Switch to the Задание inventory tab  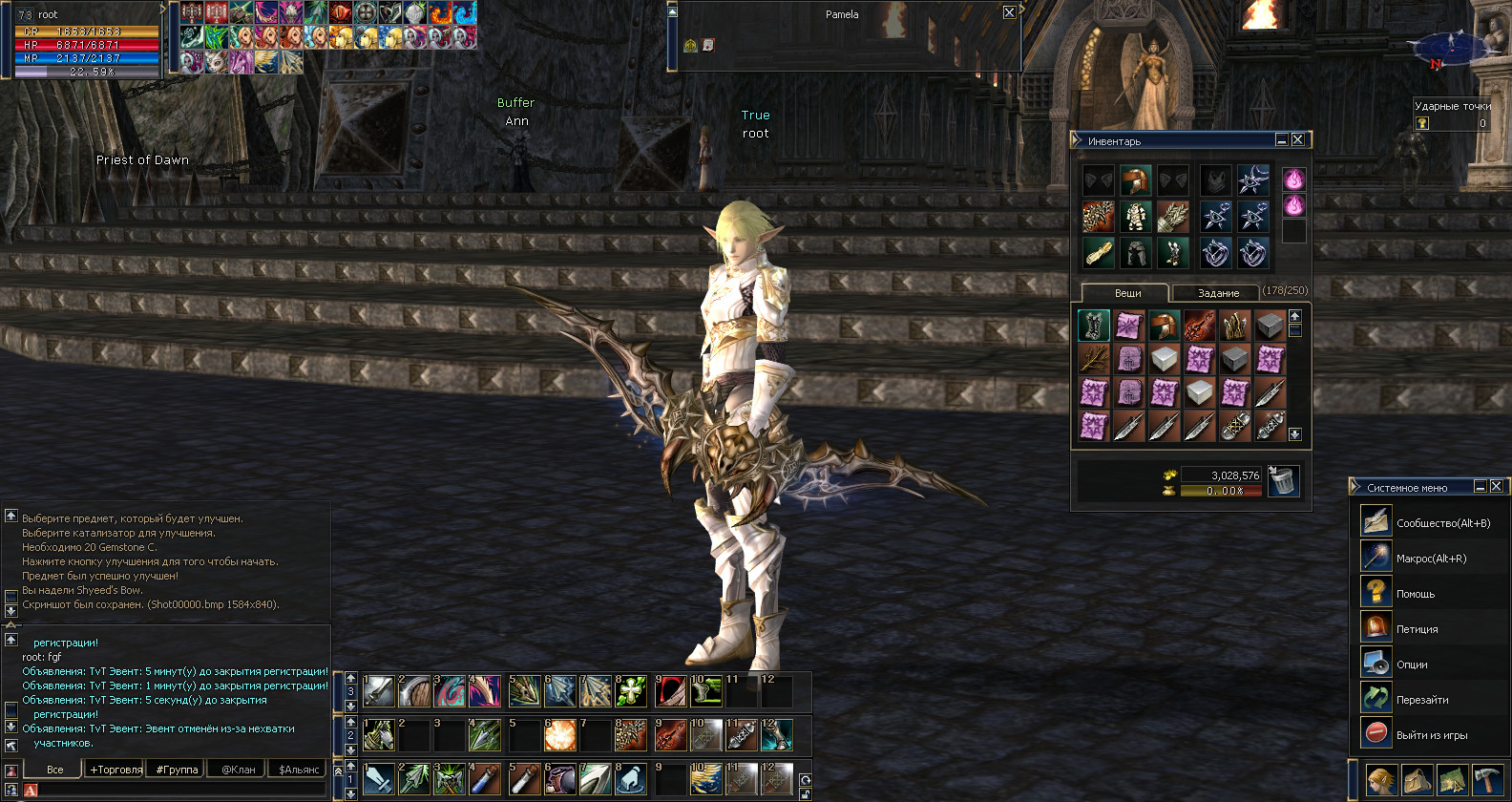[1218, 293]
